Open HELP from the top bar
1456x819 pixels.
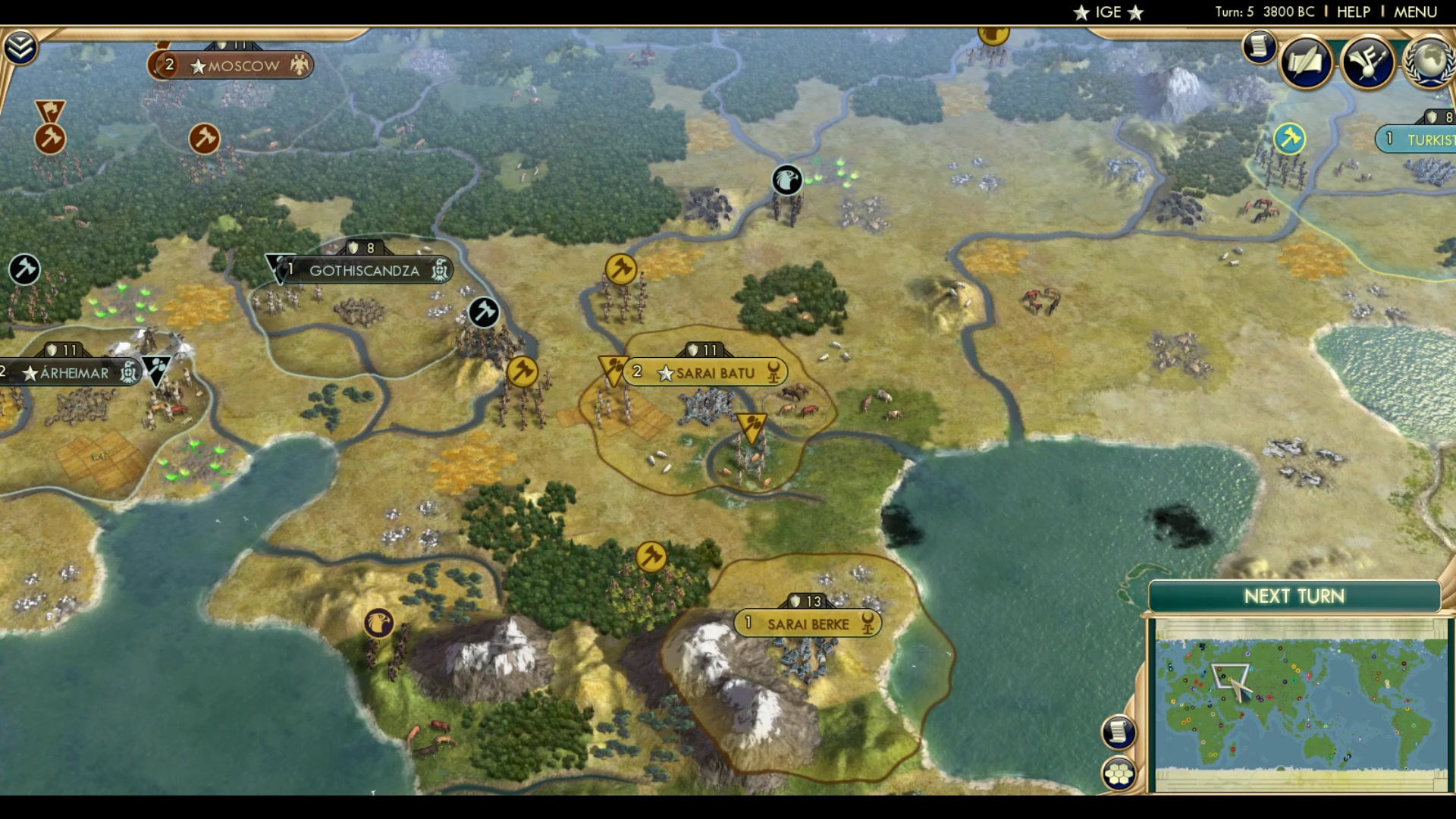pyautogui.click(x=1354, y=11)
